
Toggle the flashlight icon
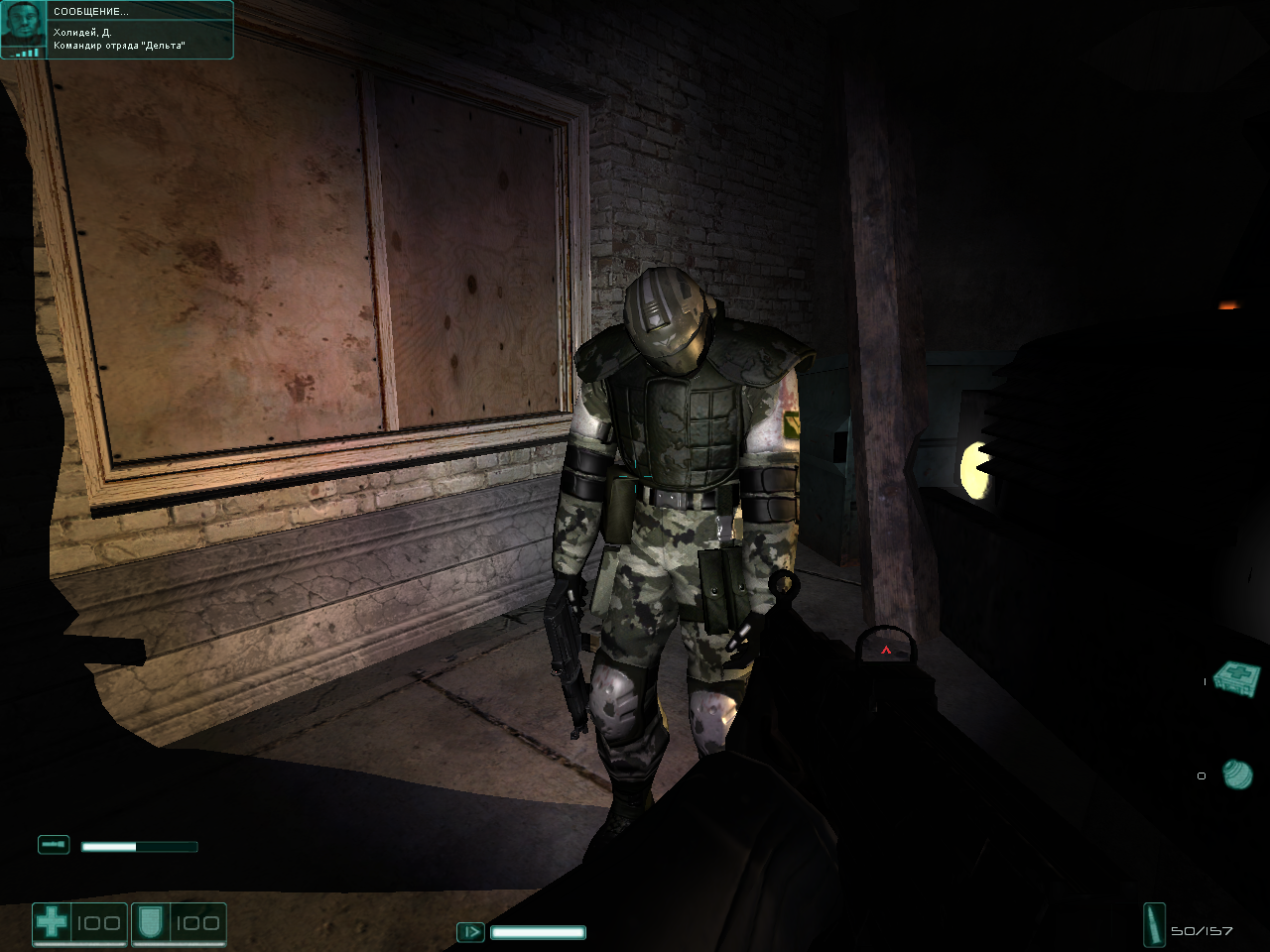[x=54, y=845]
